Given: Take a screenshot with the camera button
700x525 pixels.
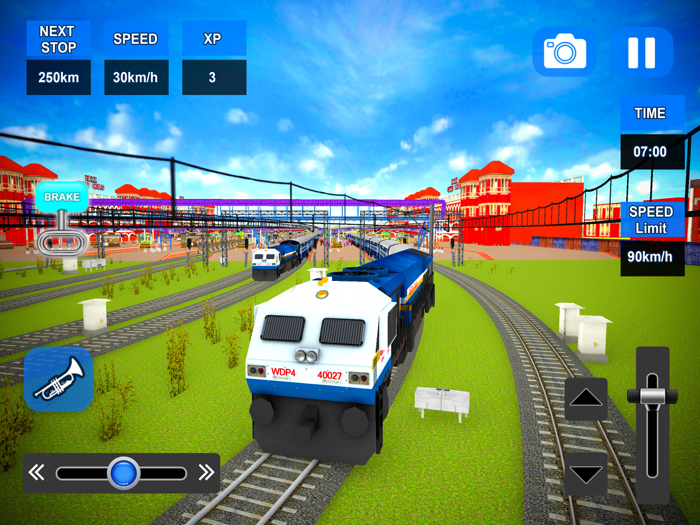Looking at the screenshot, I should [x=564, y=52].
